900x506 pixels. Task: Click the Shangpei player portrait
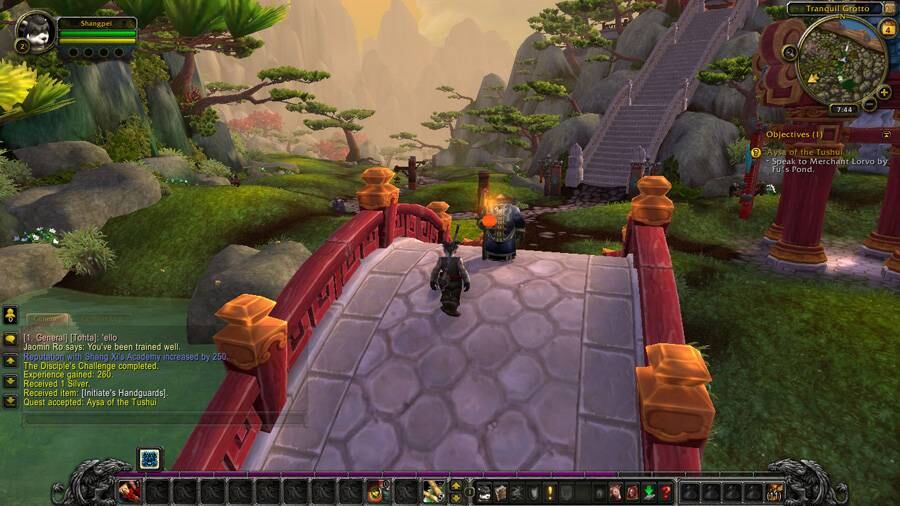click(x=36, y=31)
